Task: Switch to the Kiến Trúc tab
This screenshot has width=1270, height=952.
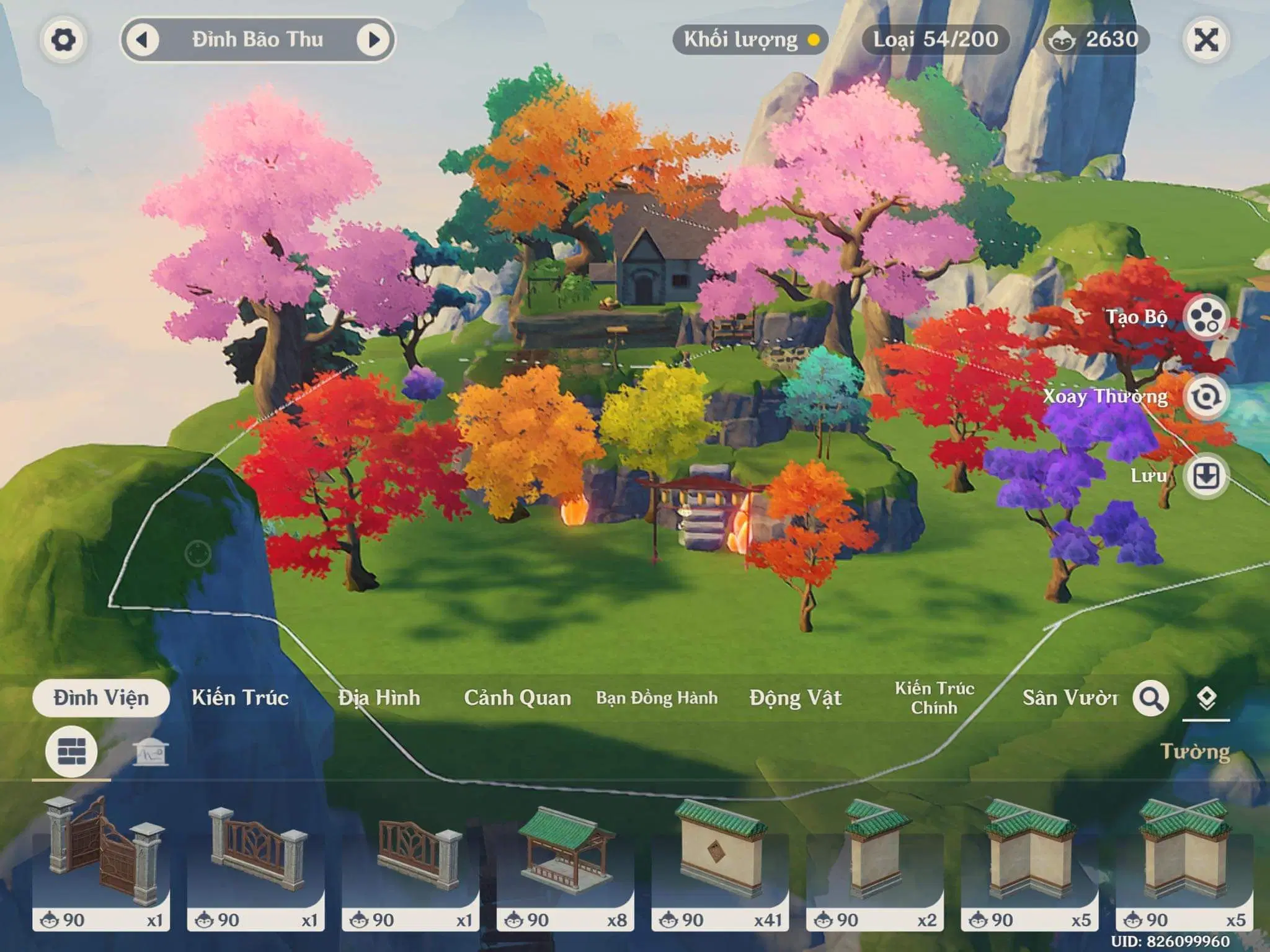Action: pos(240,698)
